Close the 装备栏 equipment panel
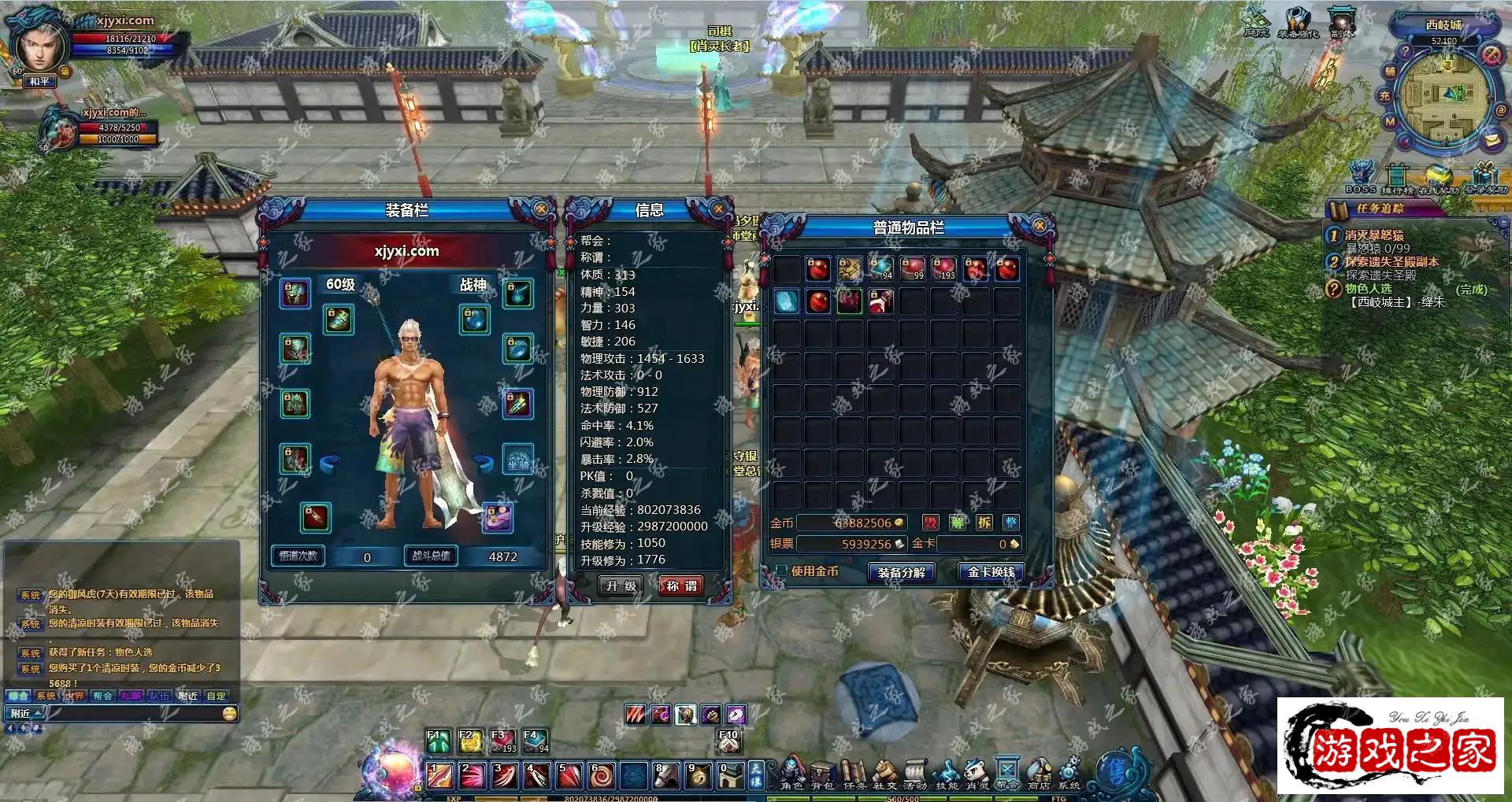The width and height of the screenshot is (1512, 802). tap(541, 209)
